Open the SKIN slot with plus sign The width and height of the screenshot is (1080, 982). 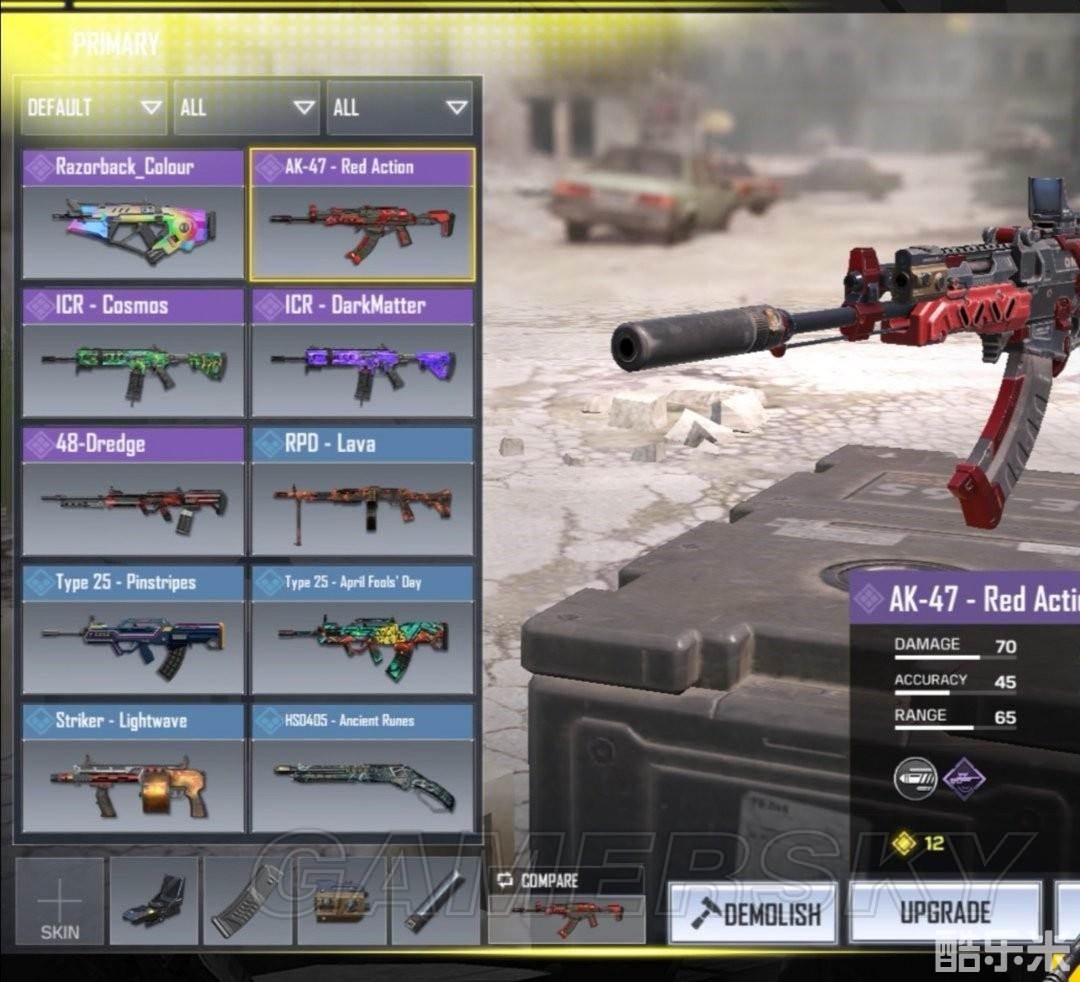60,901
